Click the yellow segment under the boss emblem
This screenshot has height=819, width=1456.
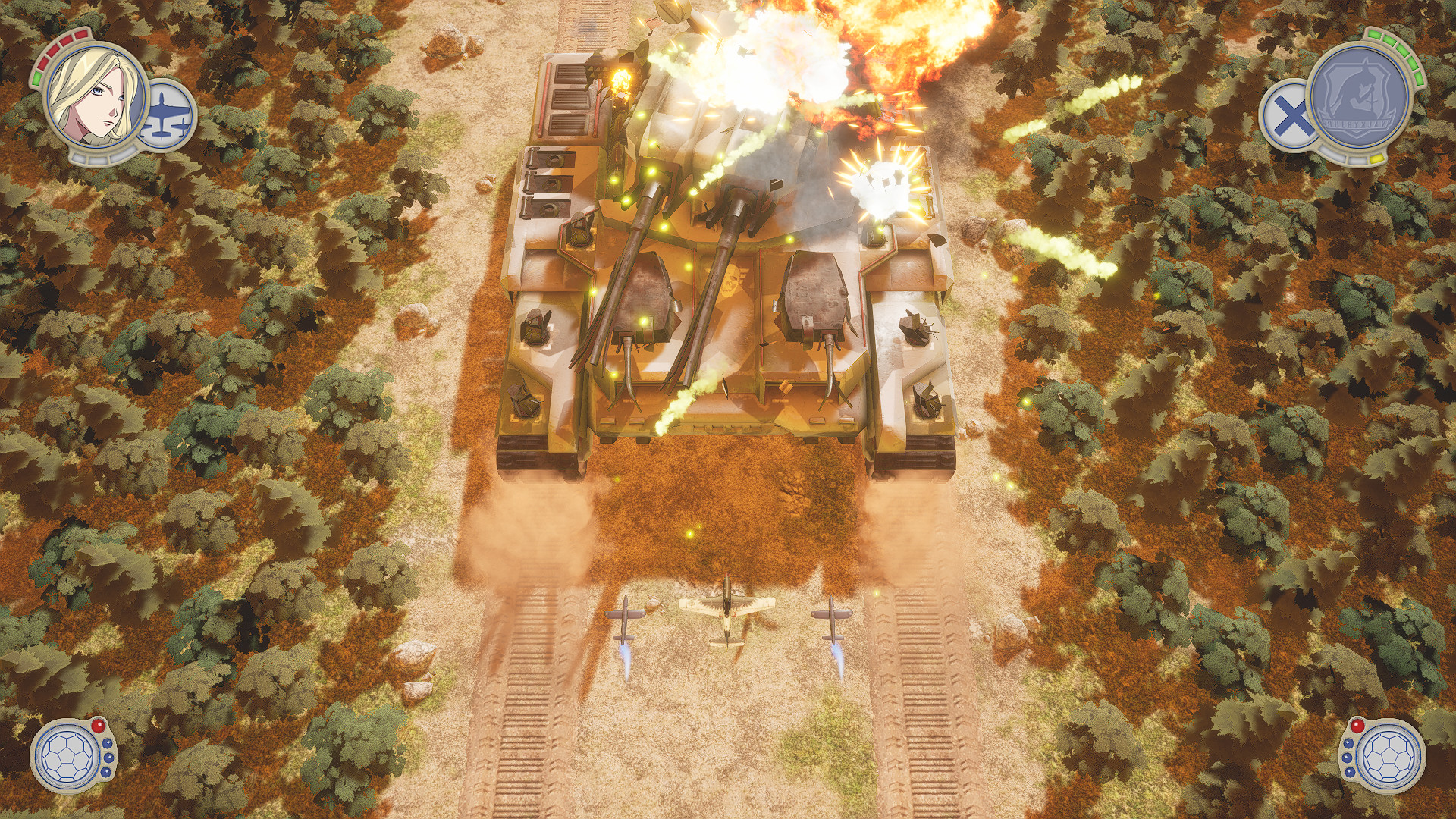pyautogui.click(x=1377, y=159)
